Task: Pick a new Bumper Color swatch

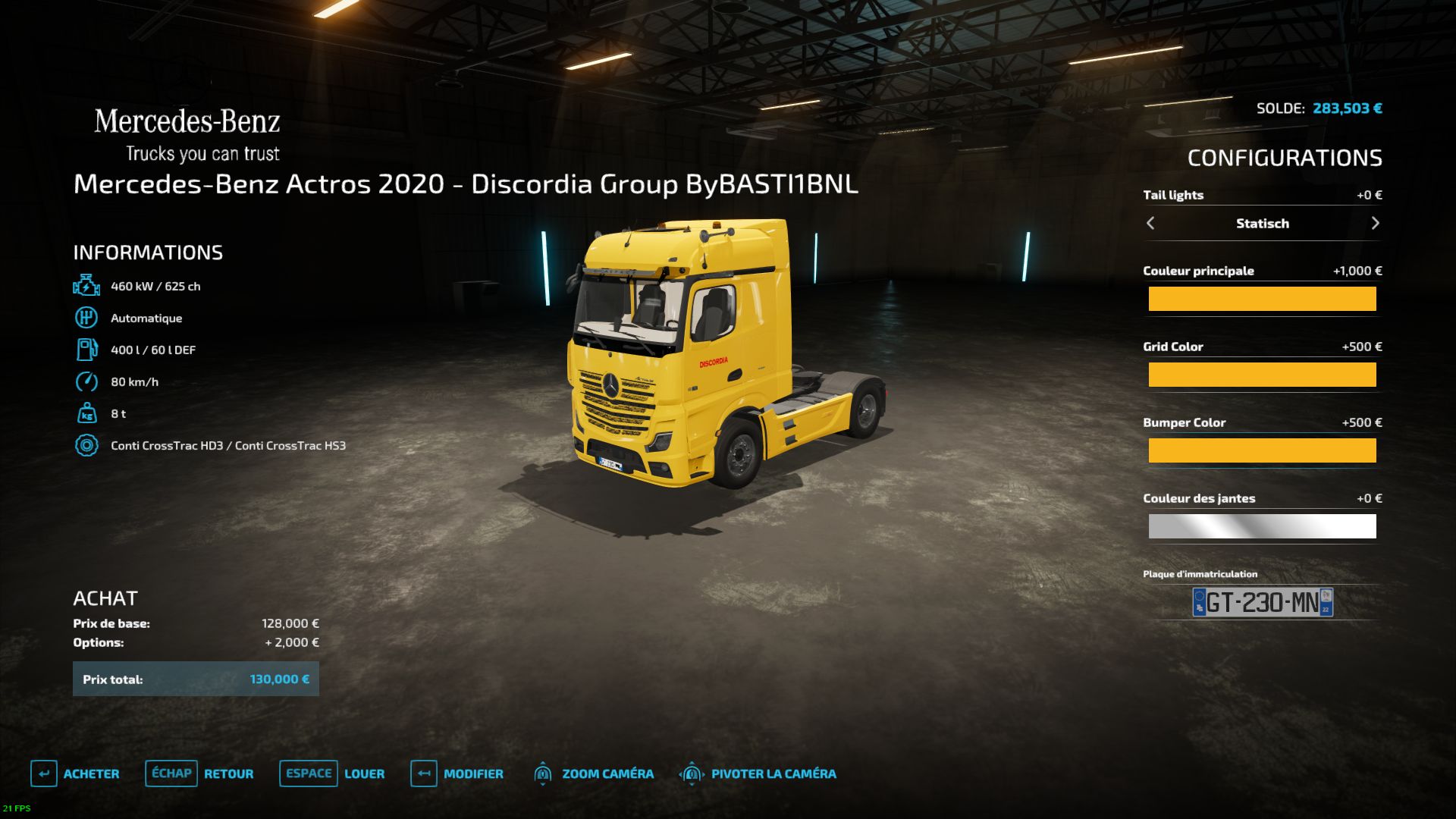Action: click(x=1262, y=450)
